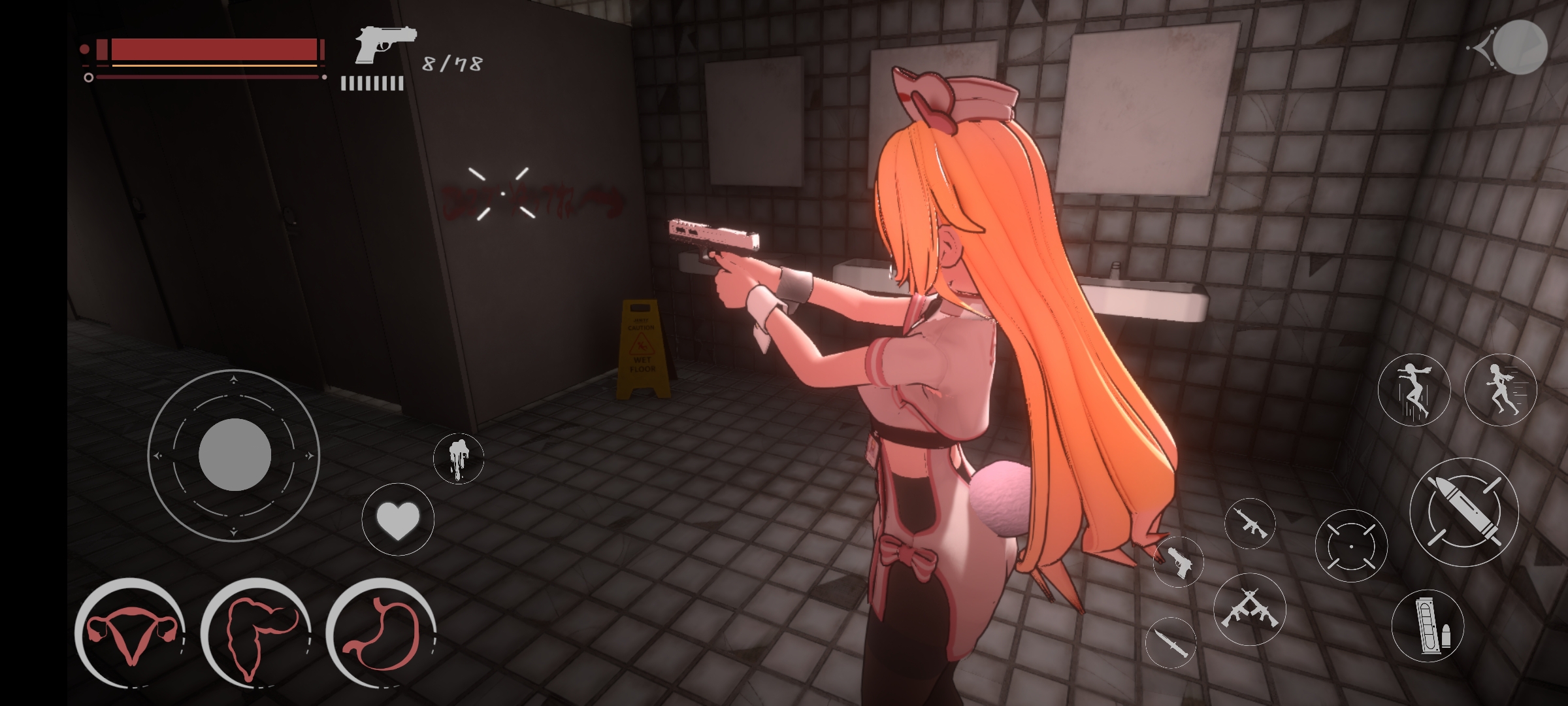Activate the sprint running button
This screenshot has height=706, width=1568.
coord(1500,391)
